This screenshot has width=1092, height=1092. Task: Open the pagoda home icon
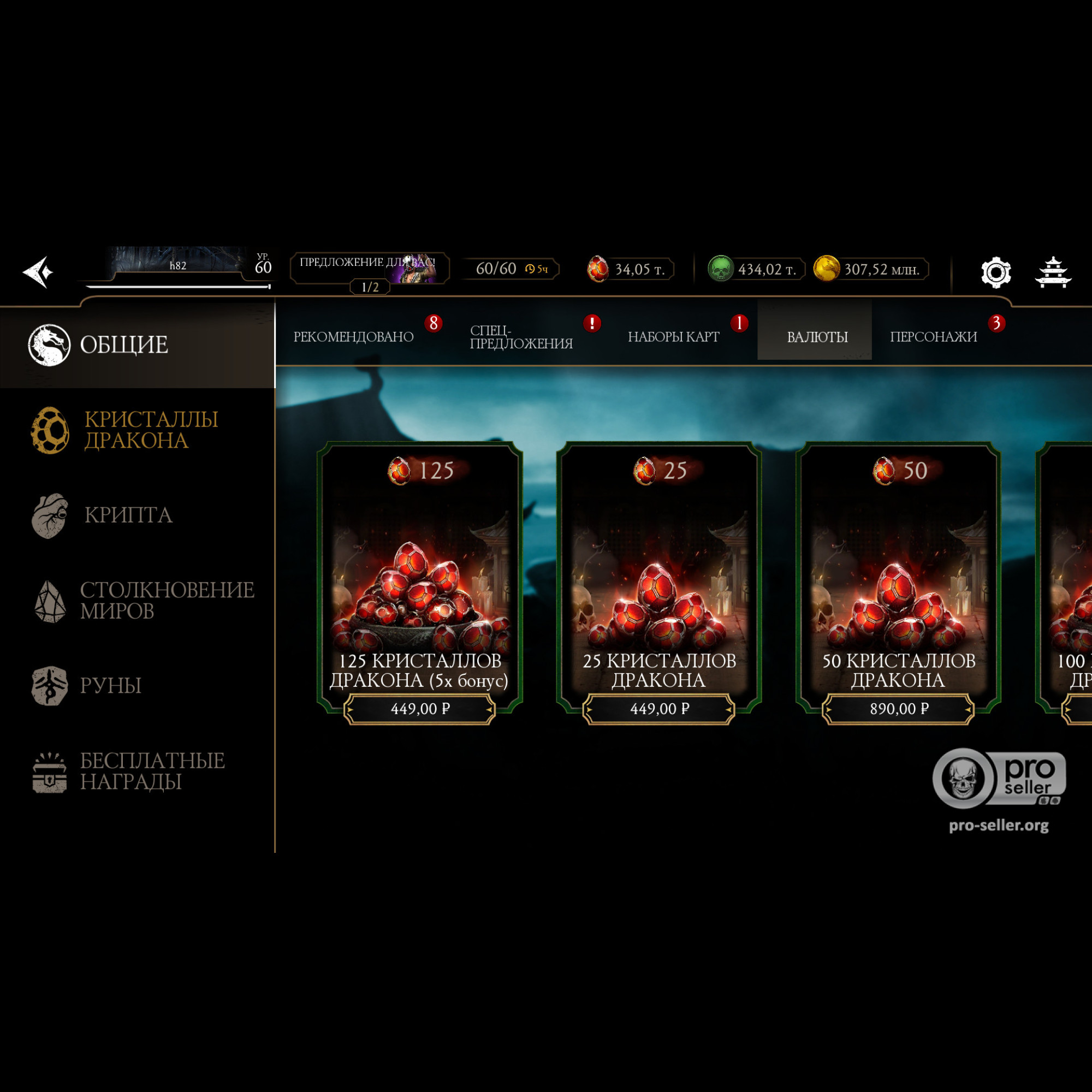pos(1053,272)
